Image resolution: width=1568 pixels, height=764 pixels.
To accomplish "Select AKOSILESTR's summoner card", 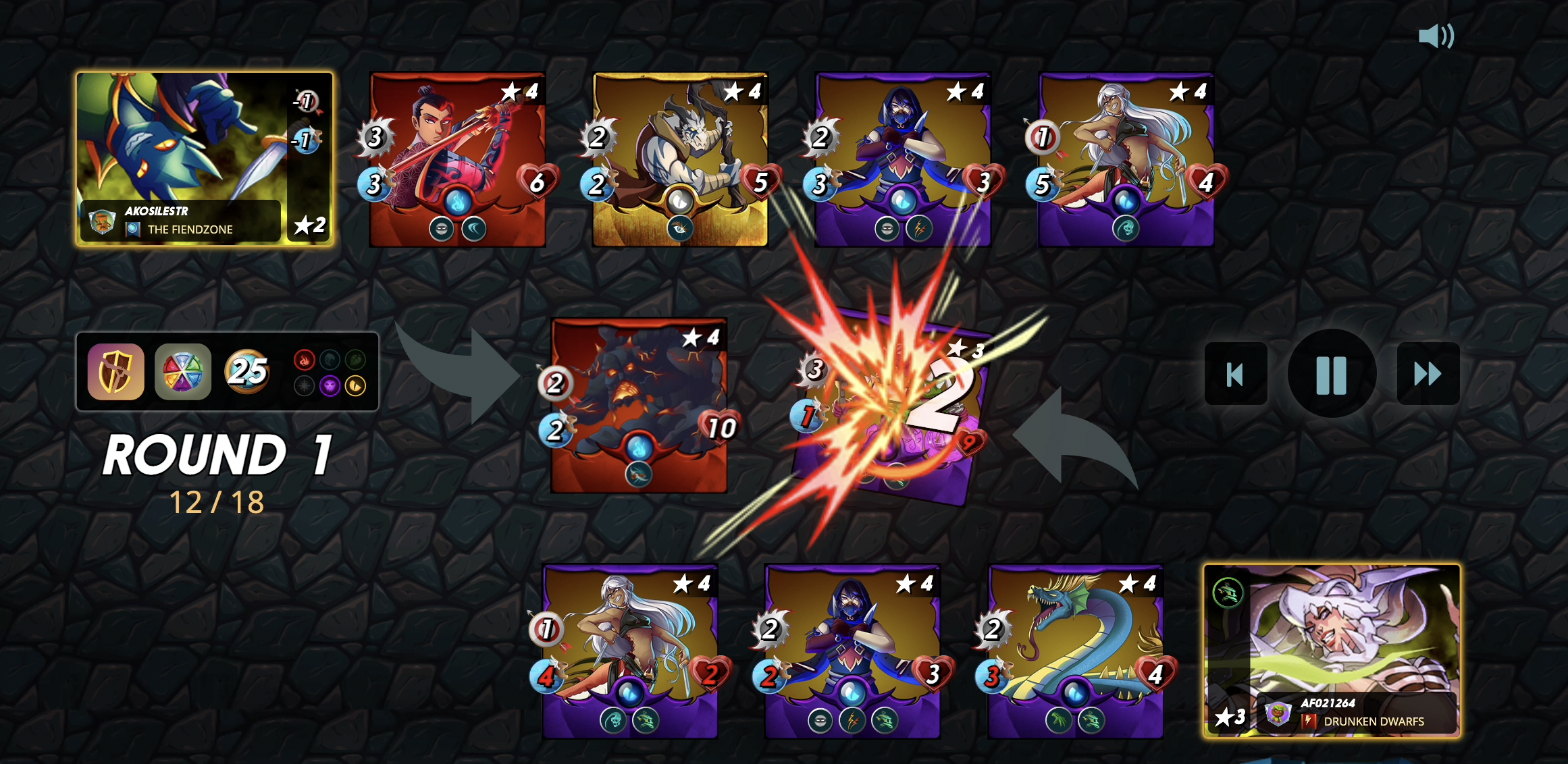I will pos(204,159).
